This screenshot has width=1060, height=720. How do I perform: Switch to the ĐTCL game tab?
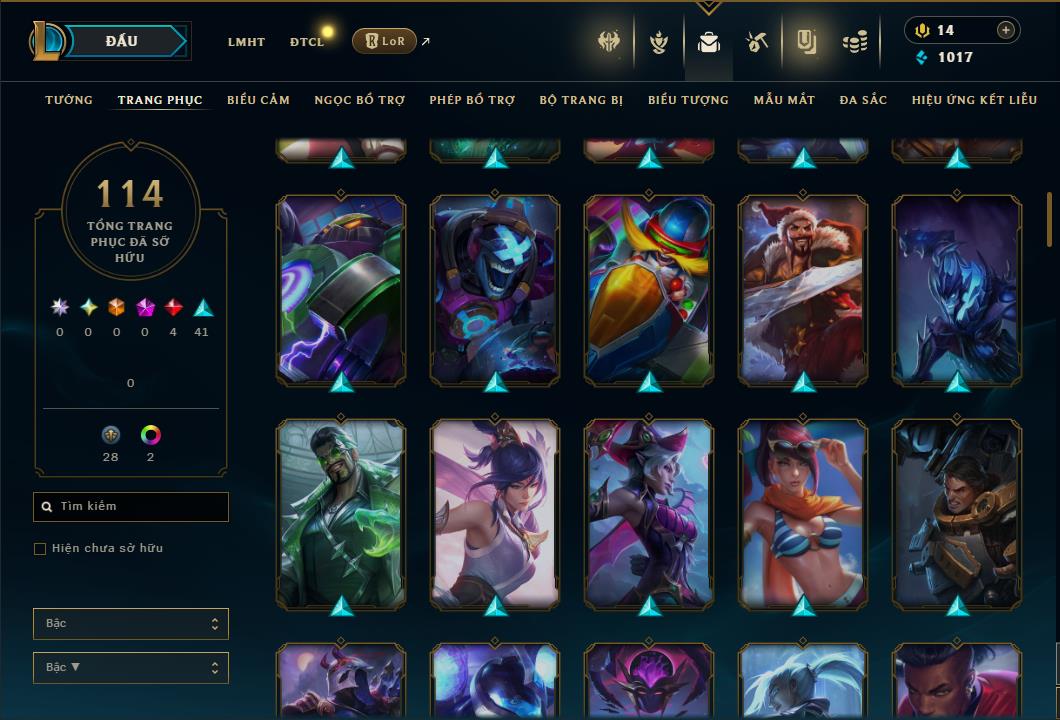point(307,42)
